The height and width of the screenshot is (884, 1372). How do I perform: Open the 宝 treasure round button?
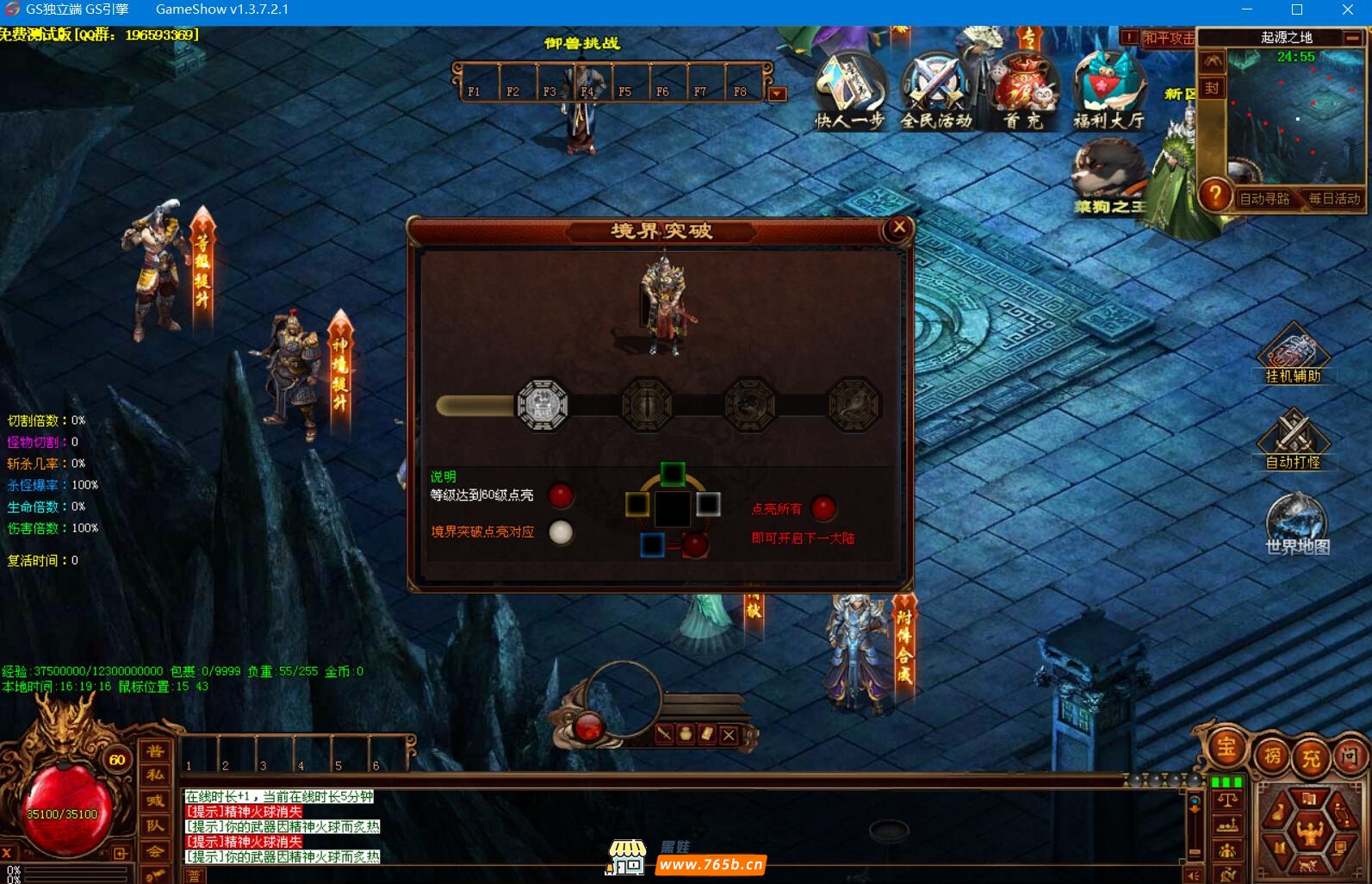coord(1226,748)
